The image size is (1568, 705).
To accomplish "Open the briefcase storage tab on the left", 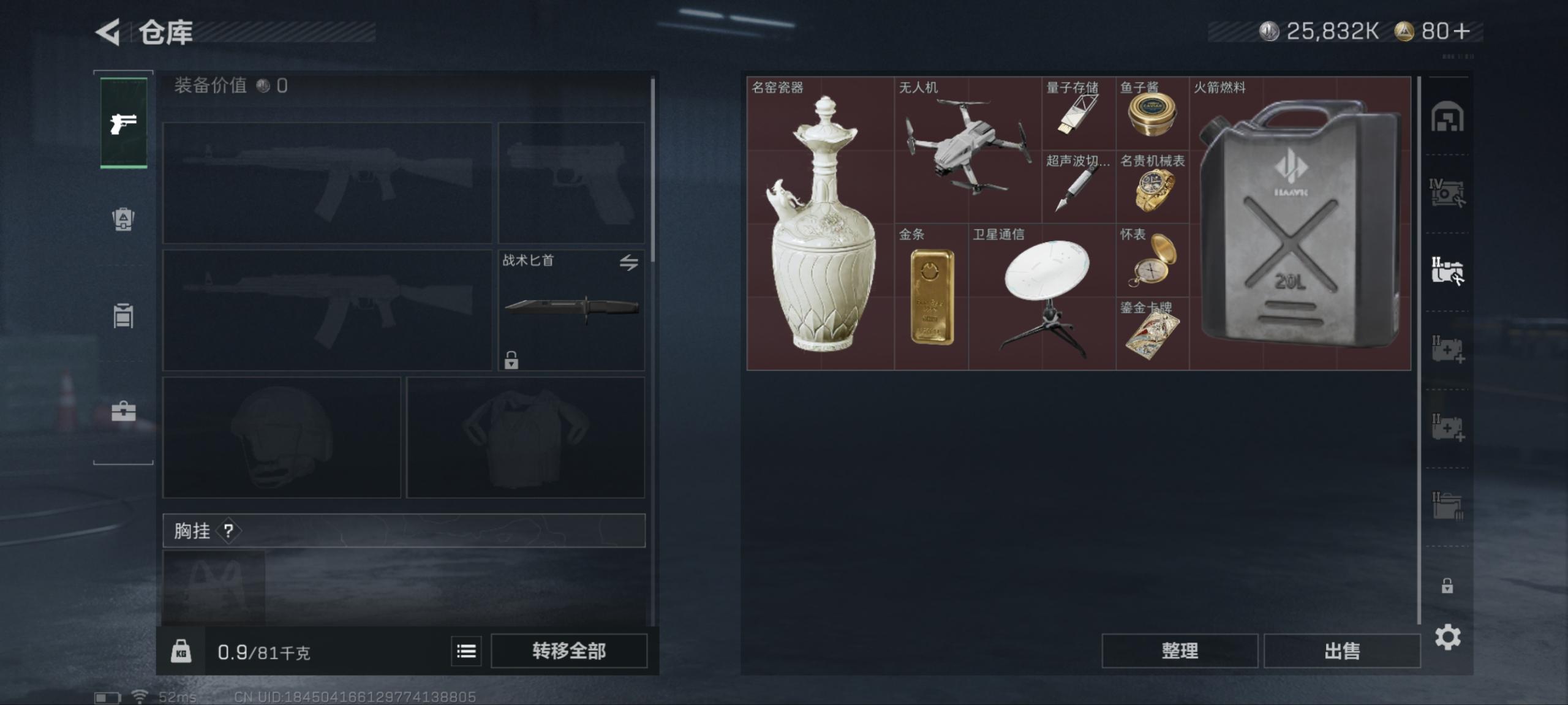I will point(123,412).
